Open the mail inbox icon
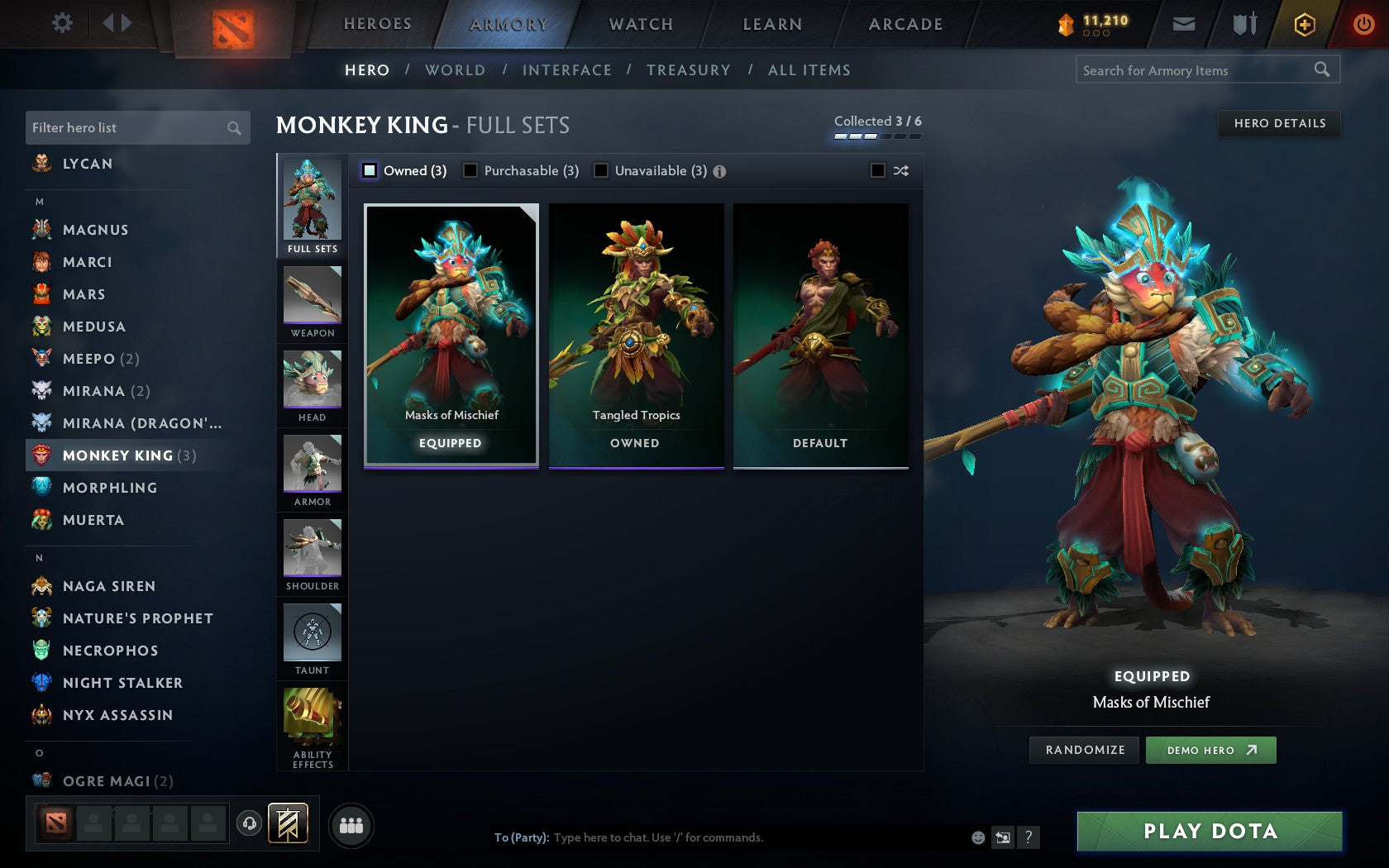Screen dimensions: 1389x868 coord(1184,23)
